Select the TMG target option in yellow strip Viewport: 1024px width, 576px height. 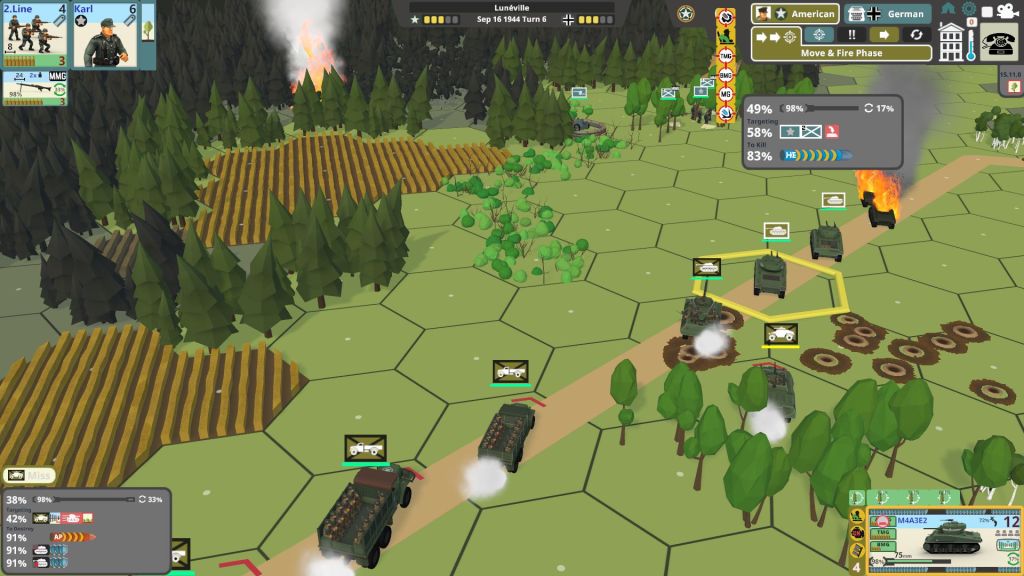726,56
